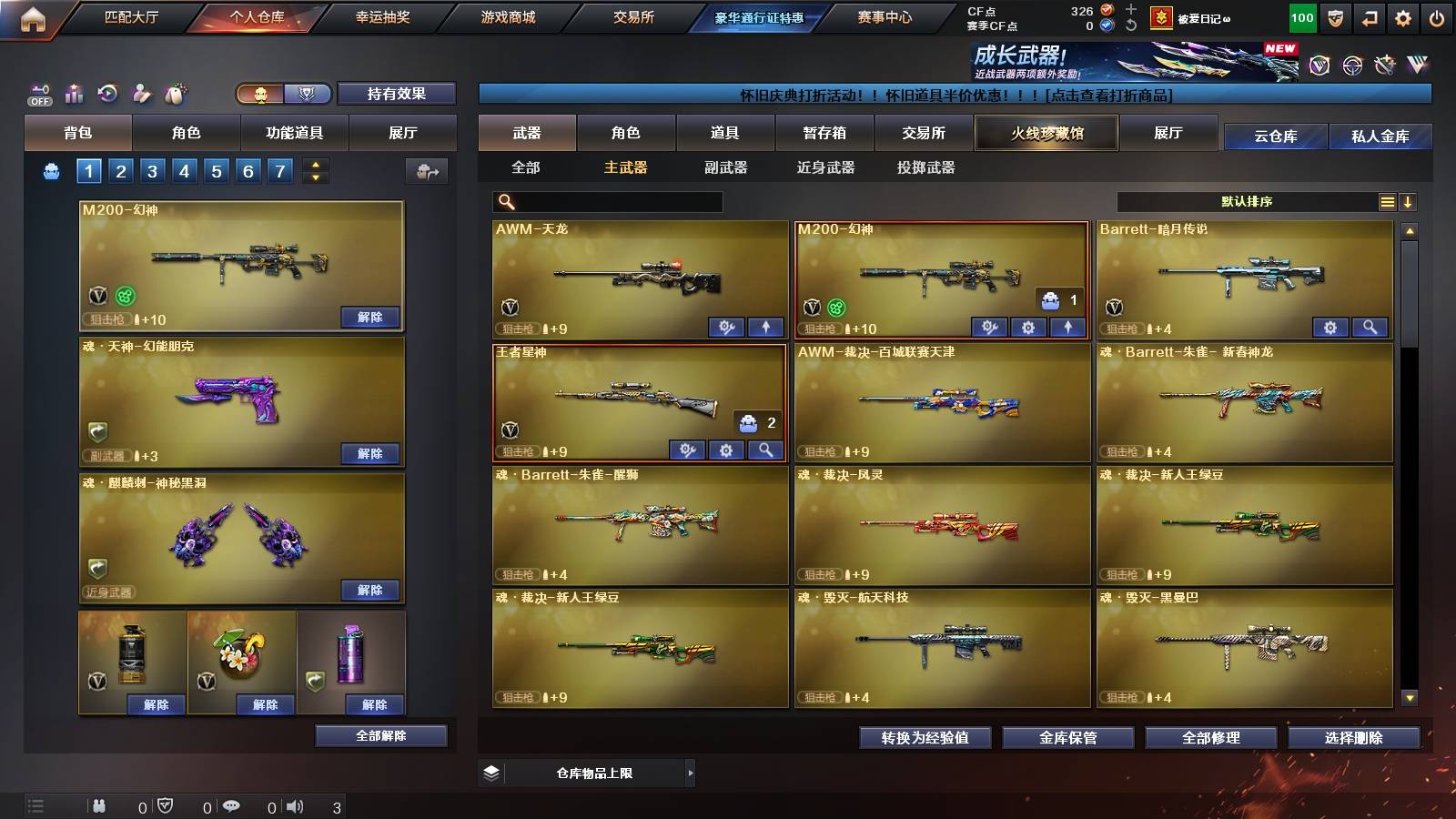Click the 转换为经验值 button

point(925,738)
